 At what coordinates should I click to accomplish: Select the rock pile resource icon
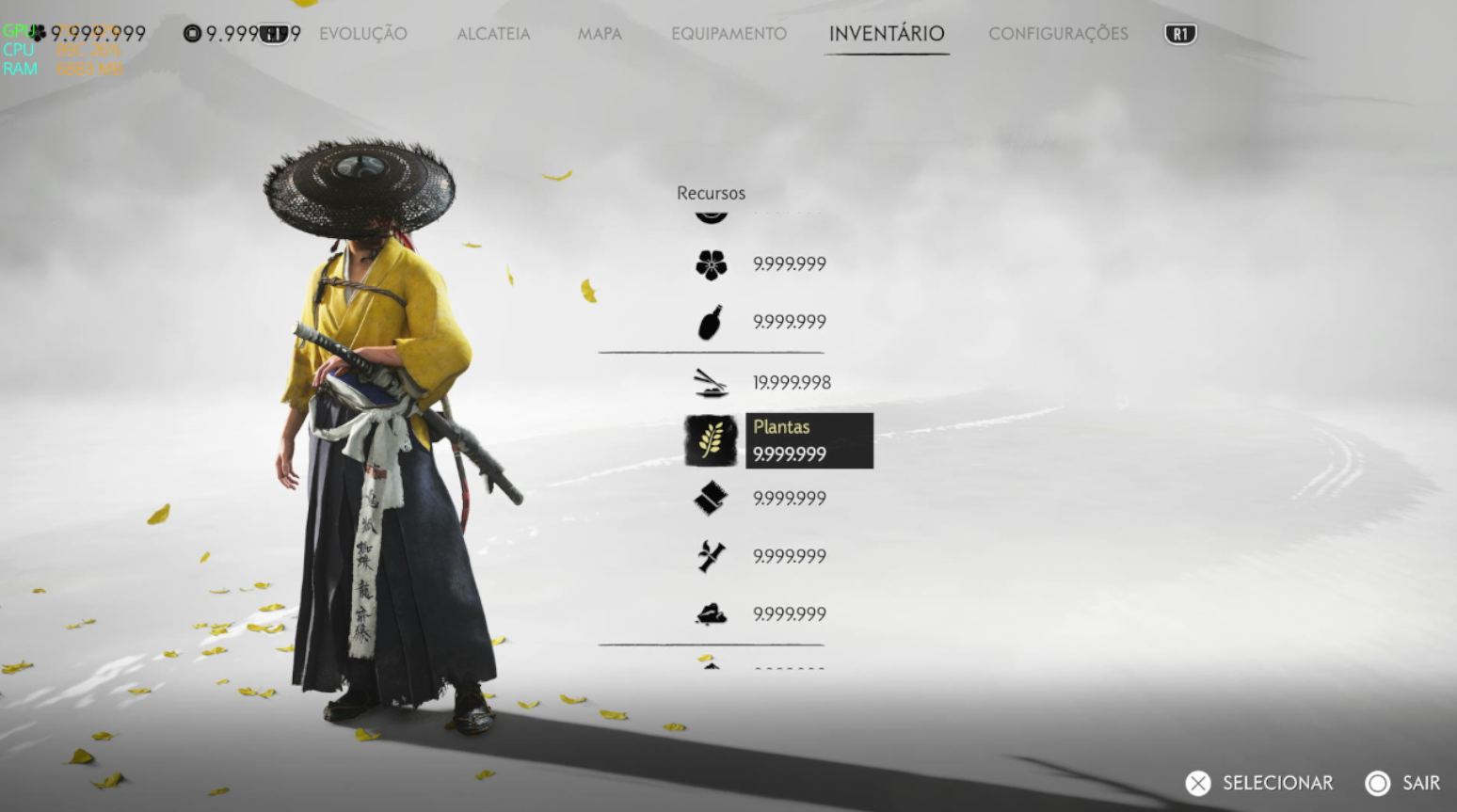click(711, 614)
